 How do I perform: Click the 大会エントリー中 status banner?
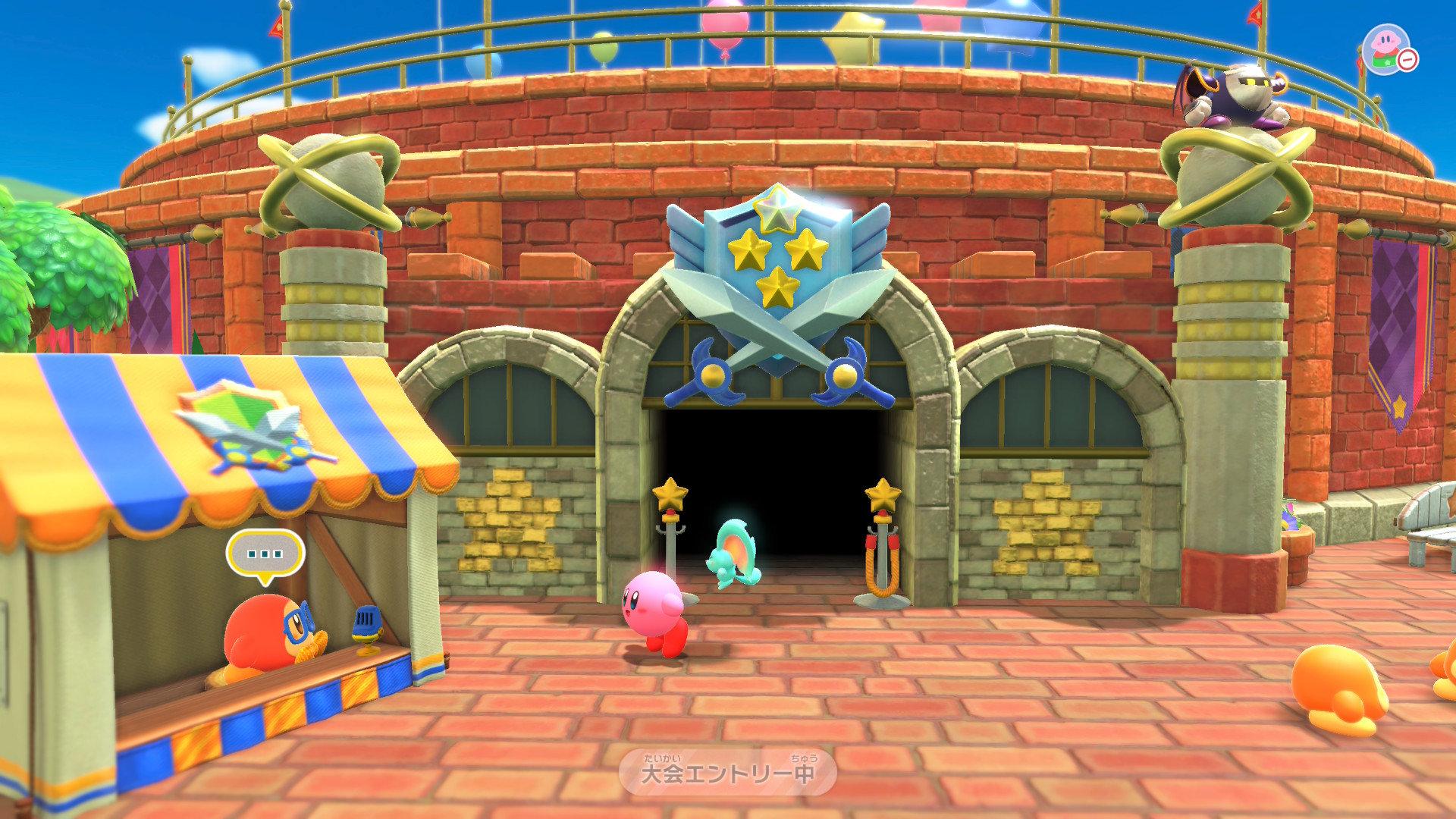click(x=728, y=773)
